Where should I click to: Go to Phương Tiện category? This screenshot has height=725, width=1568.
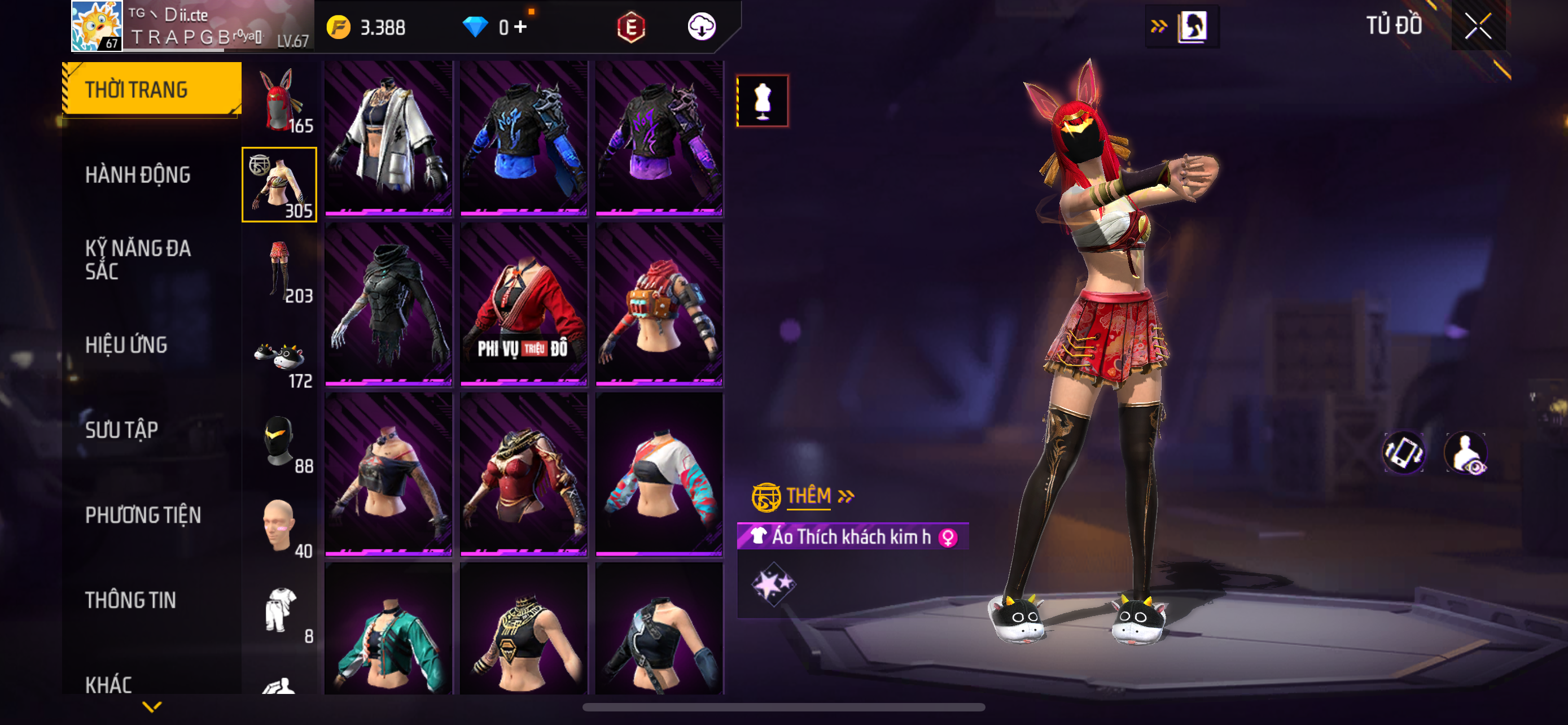pyautogui.click(x=143, y=516)
